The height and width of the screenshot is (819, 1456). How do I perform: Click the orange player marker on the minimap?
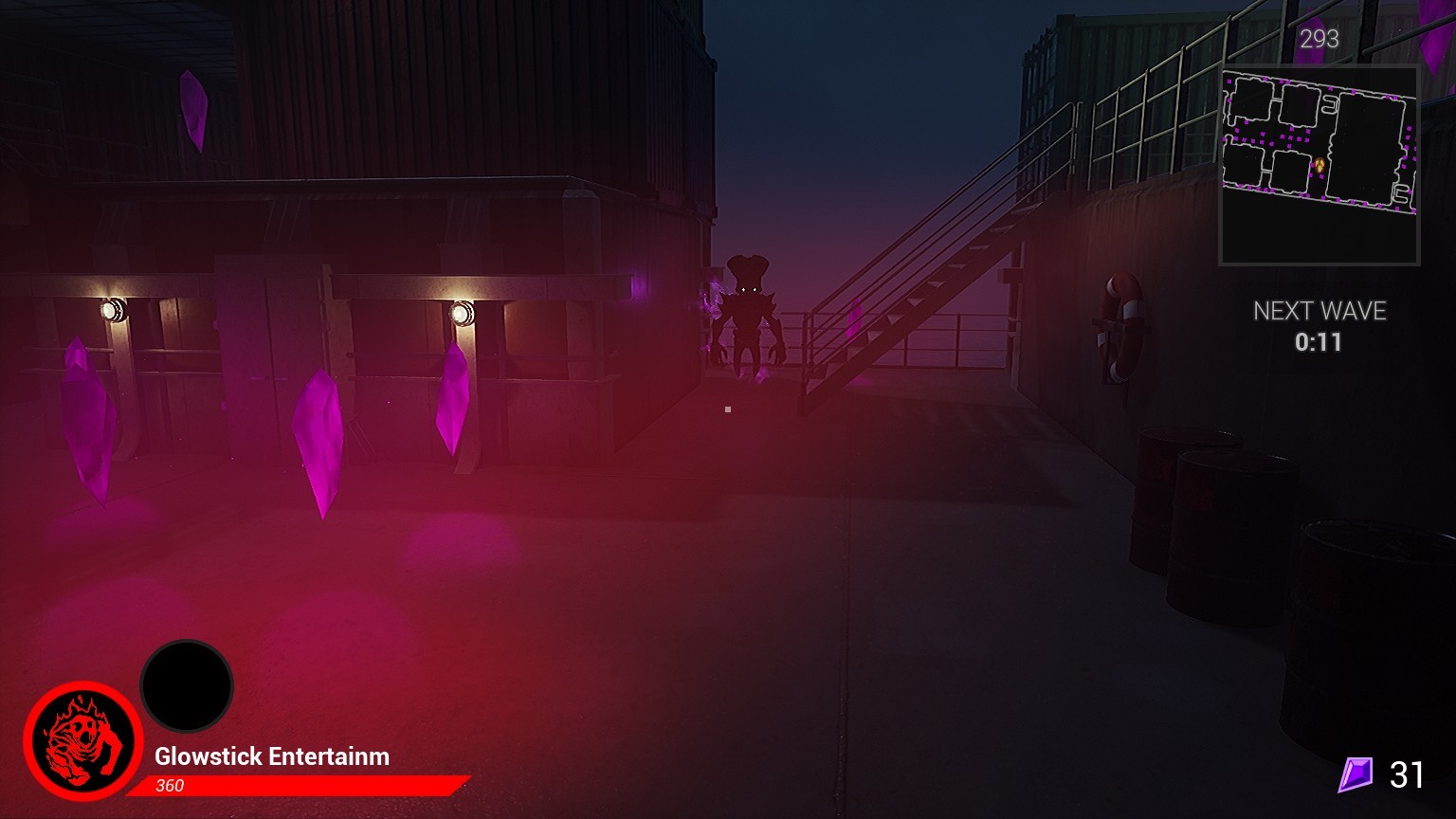(1319, 163)
